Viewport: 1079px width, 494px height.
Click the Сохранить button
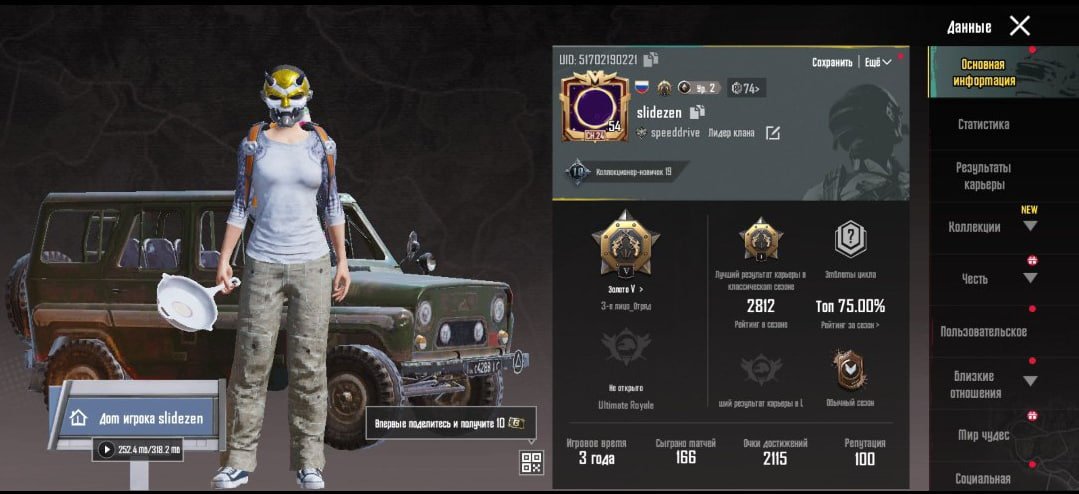click(x=832, y=62)
